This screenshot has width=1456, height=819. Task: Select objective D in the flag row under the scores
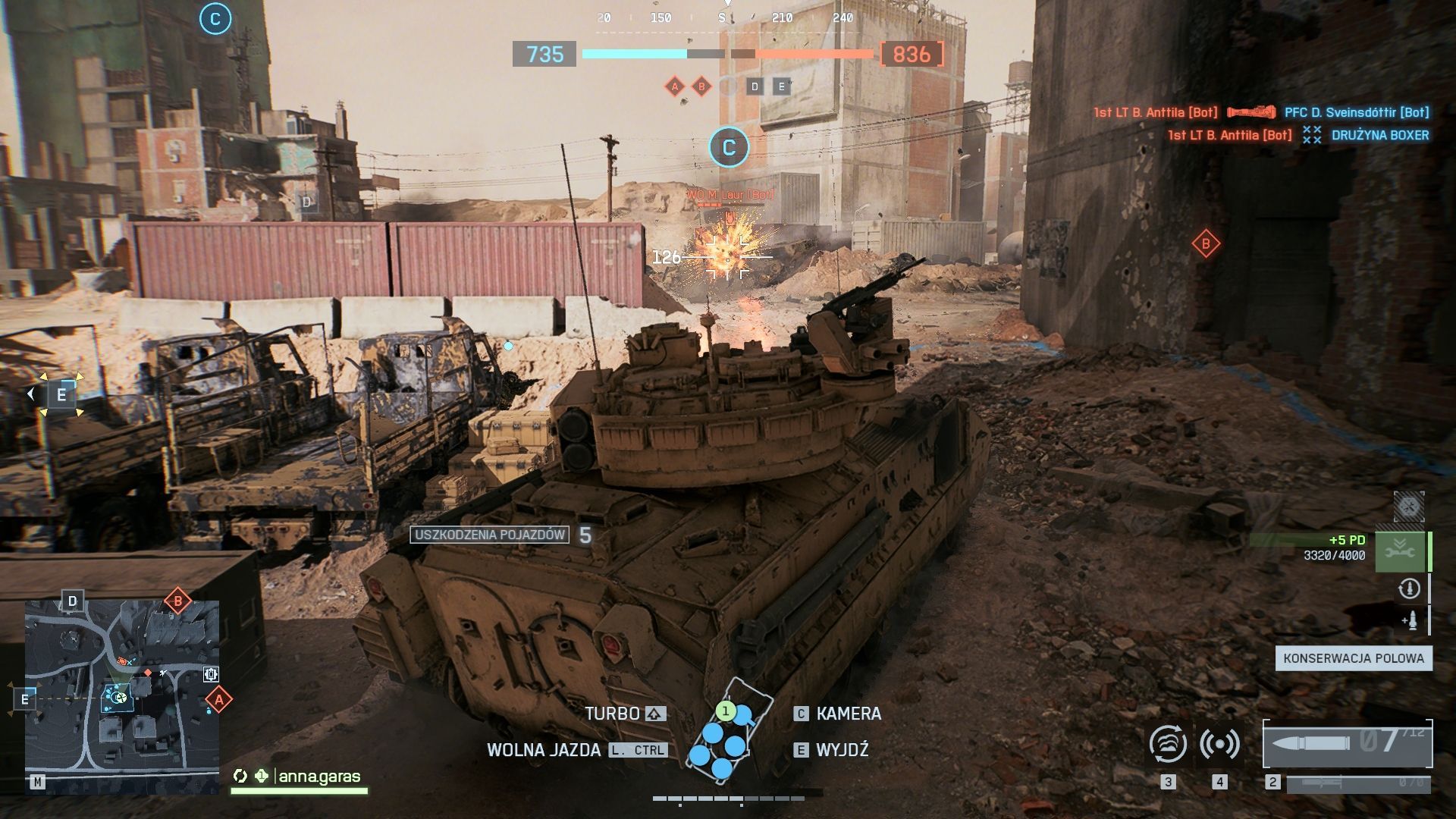(x=755, y=86)
